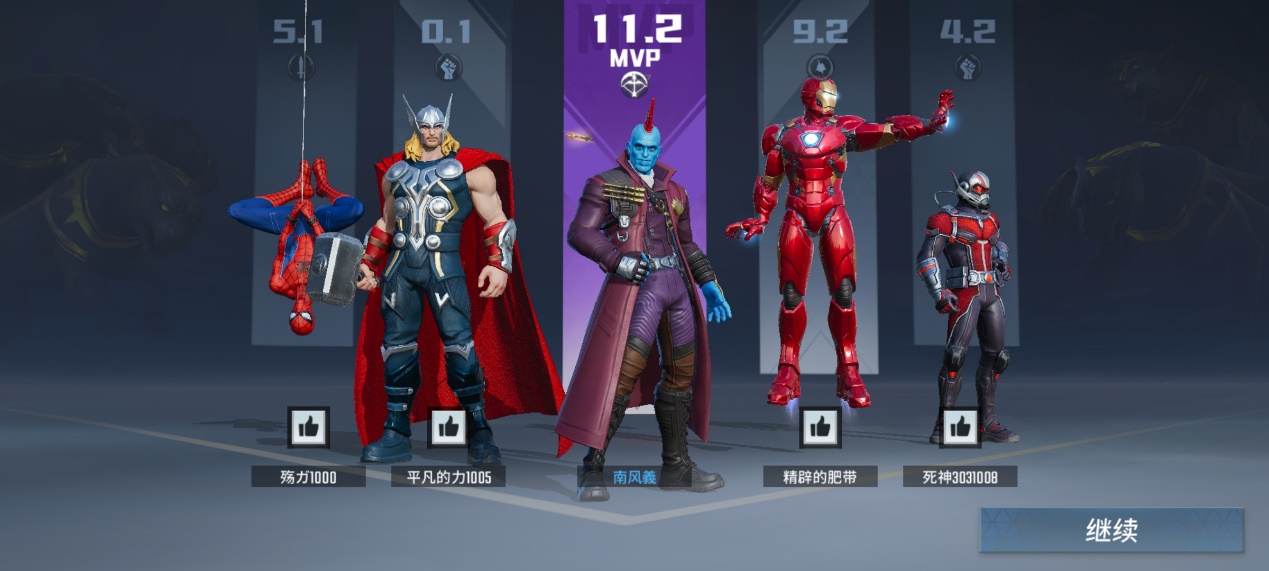
Task: Thumbs-up the player 精辟的肥带
Action: [x=820, y=427]
